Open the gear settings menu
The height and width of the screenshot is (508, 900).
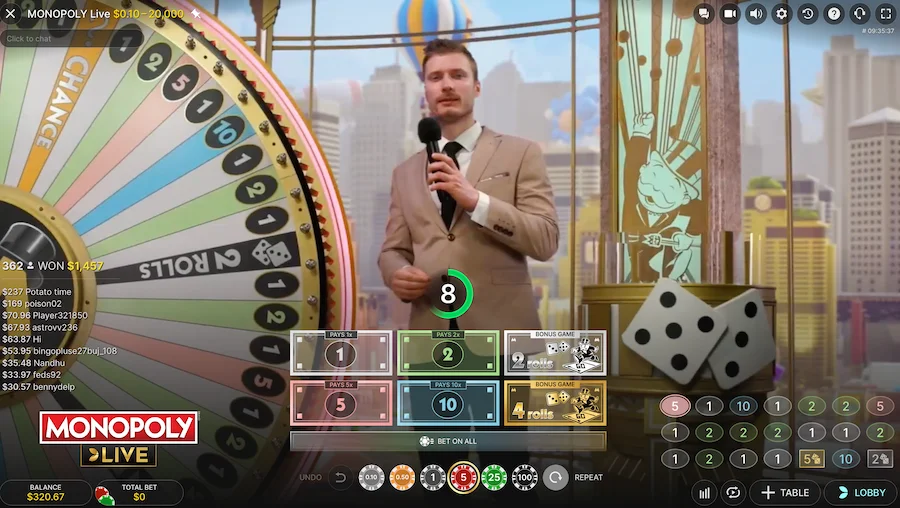(782, 14)
